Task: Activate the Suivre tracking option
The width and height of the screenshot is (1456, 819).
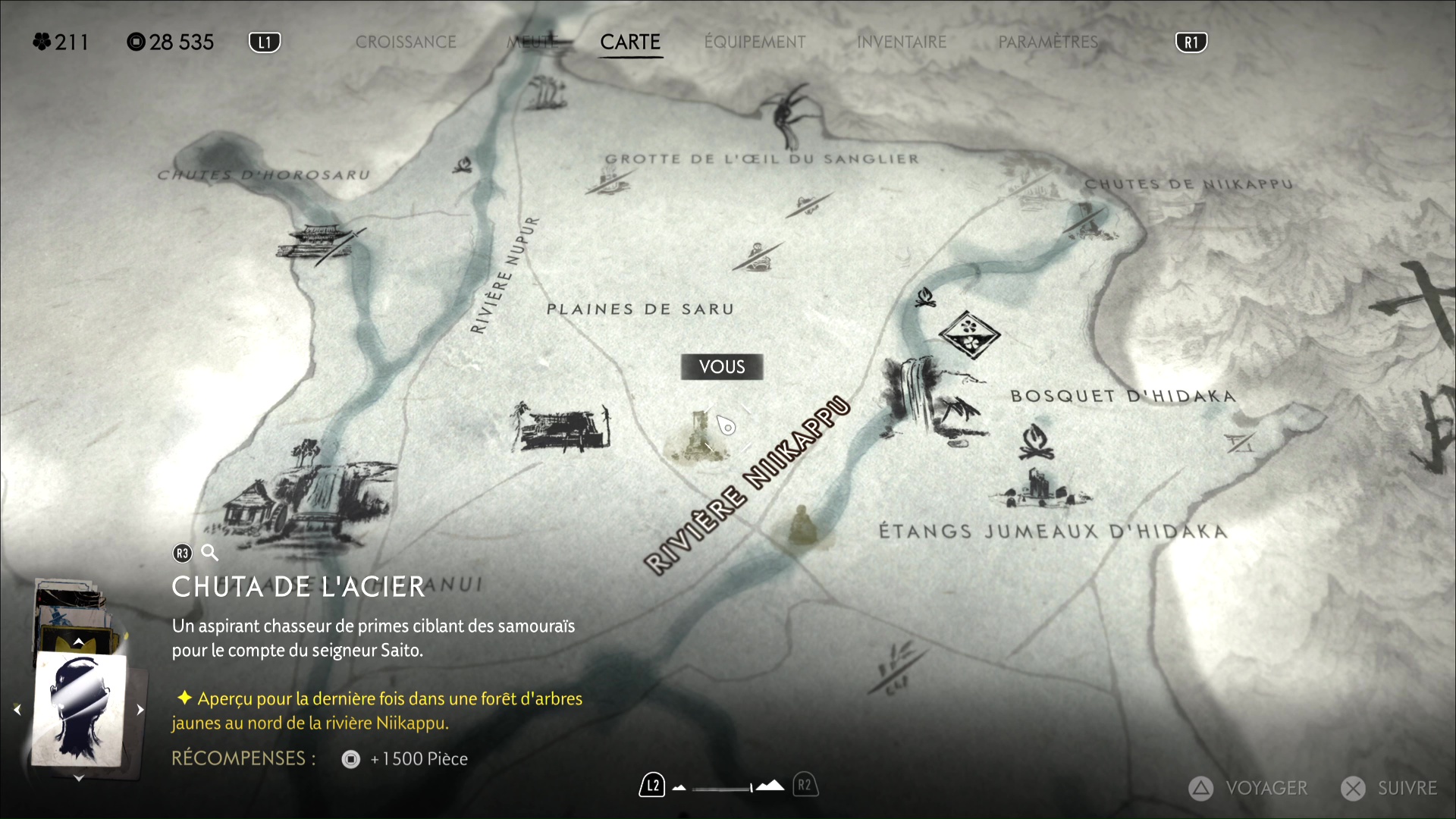Action: point(1390,789)
